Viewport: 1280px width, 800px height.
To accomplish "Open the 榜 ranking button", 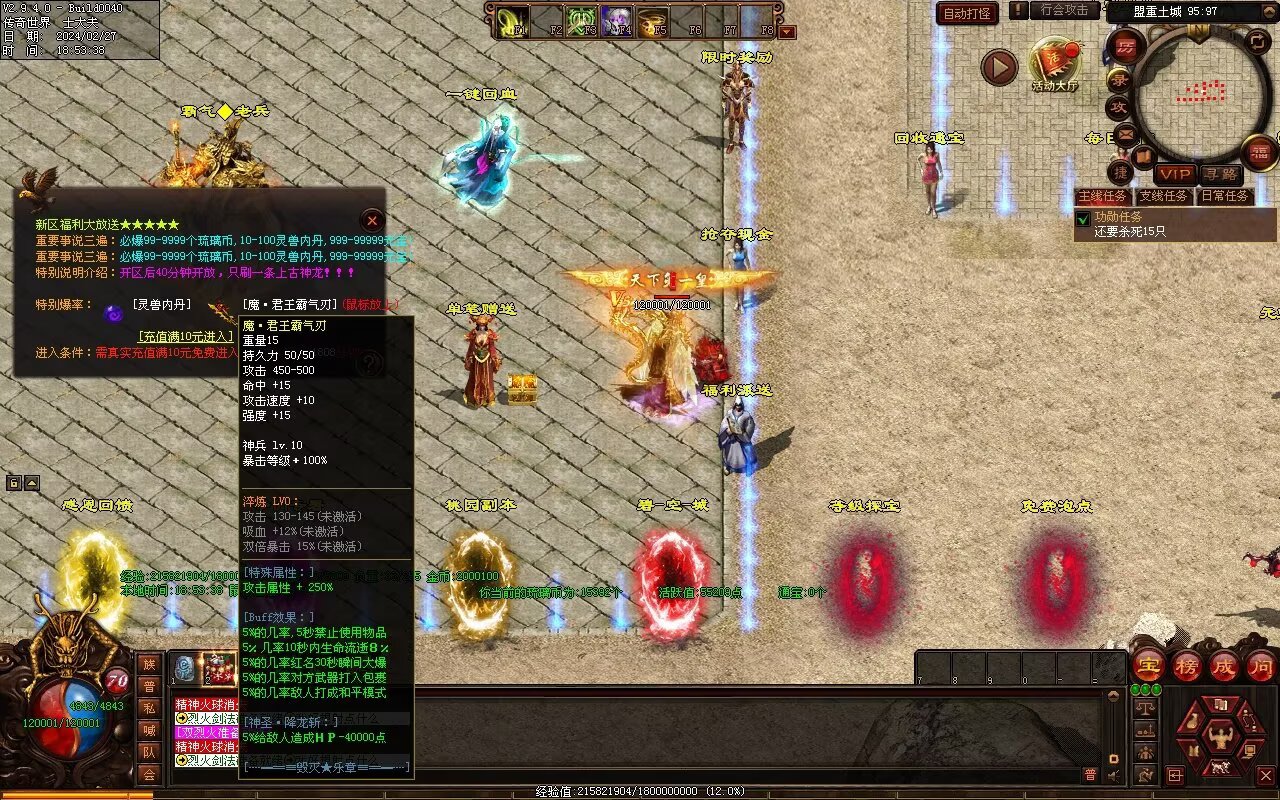I will 1186,665.
